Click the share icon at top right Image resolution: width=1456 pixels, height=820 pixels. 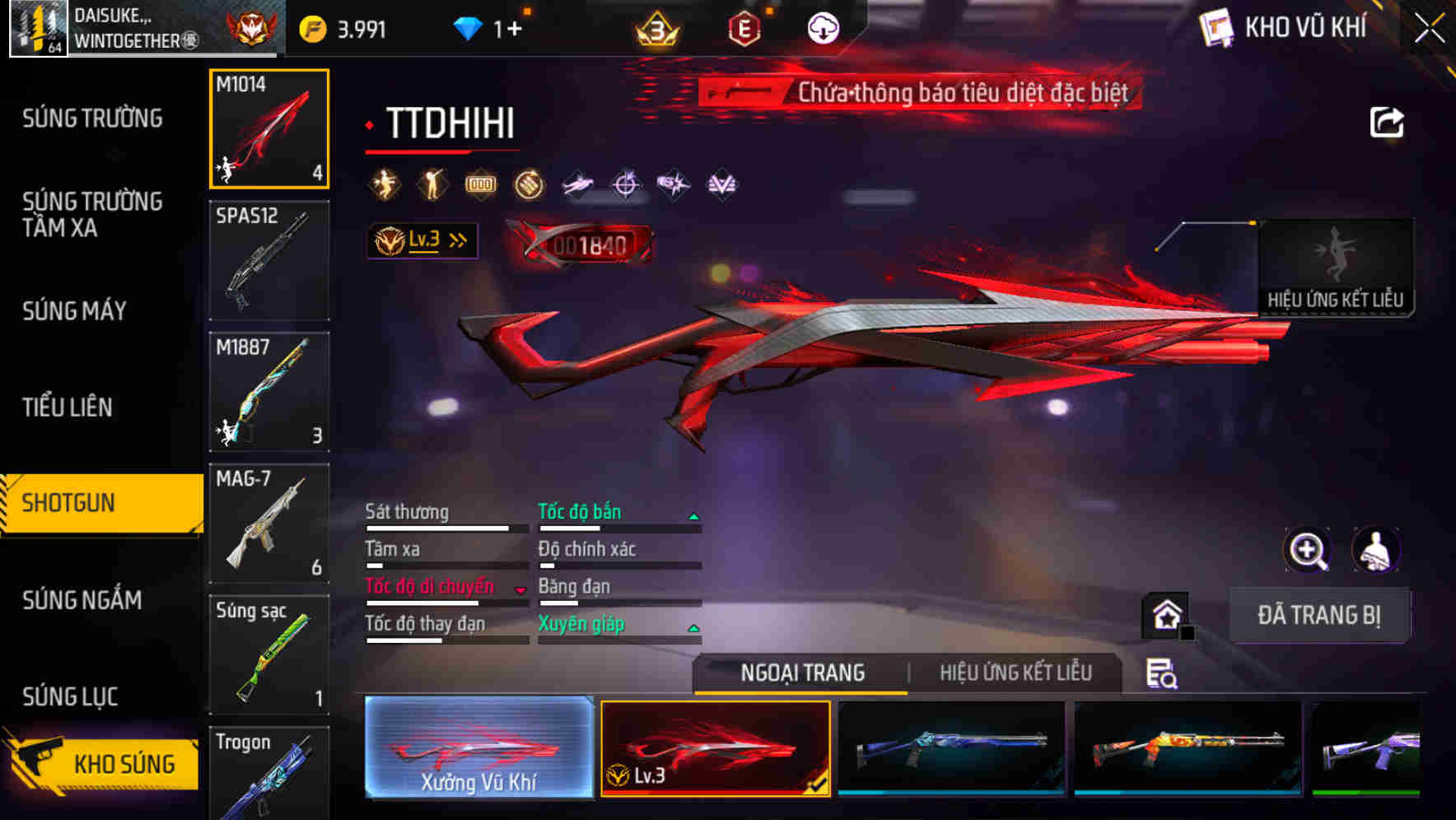click(x=1388, y=121)
